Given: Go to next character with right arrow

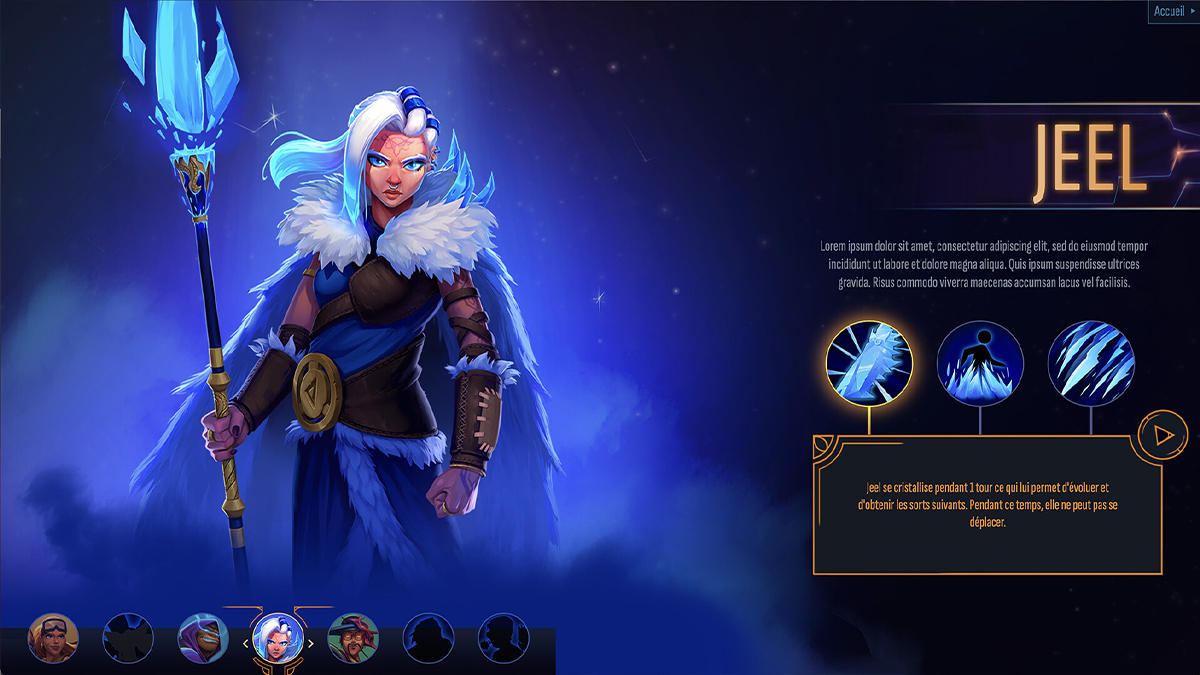Looking at the screenshot, I should 311,644.
